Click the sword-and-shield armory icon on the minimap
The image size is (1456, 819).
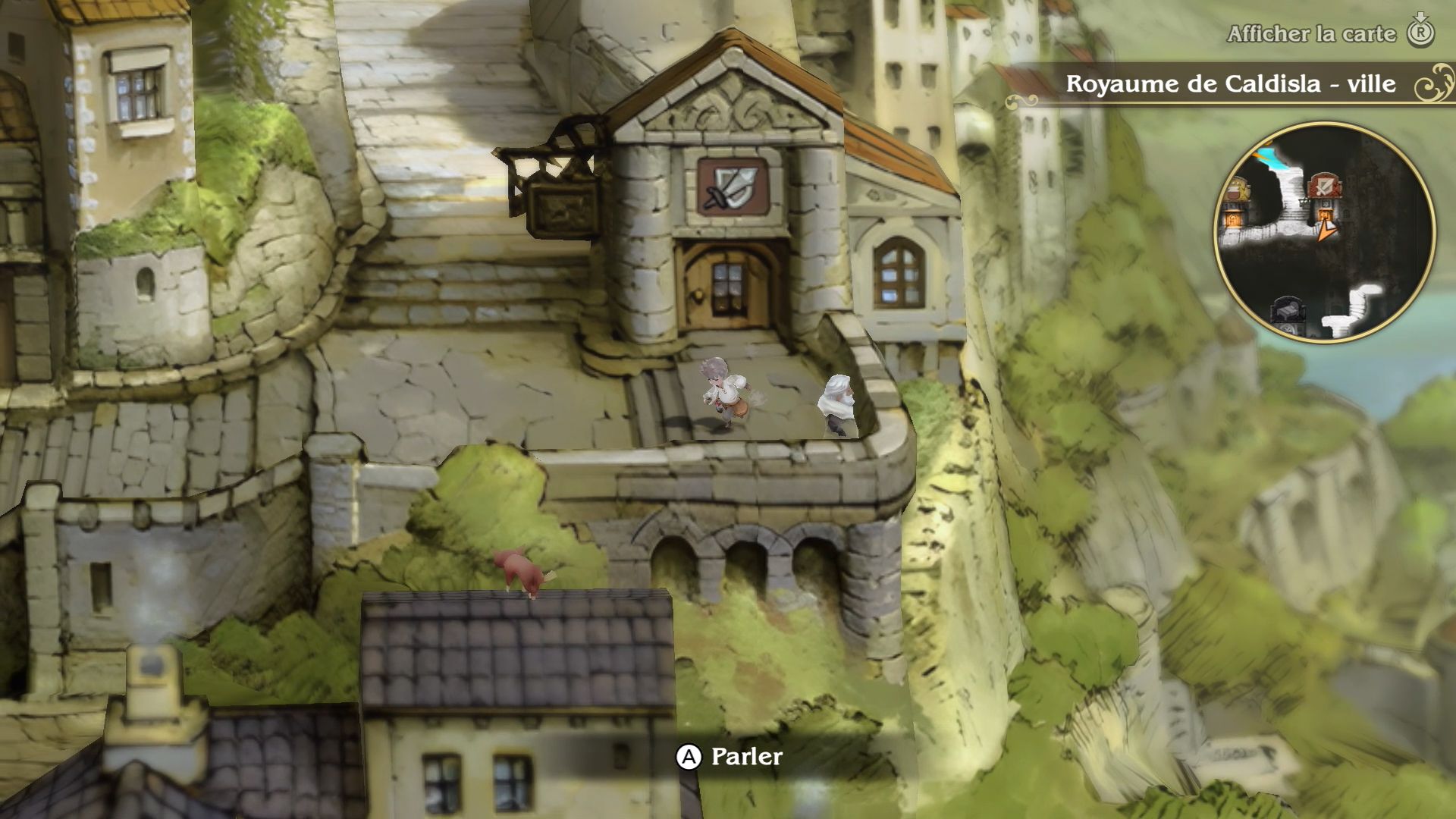point(1323,186)
